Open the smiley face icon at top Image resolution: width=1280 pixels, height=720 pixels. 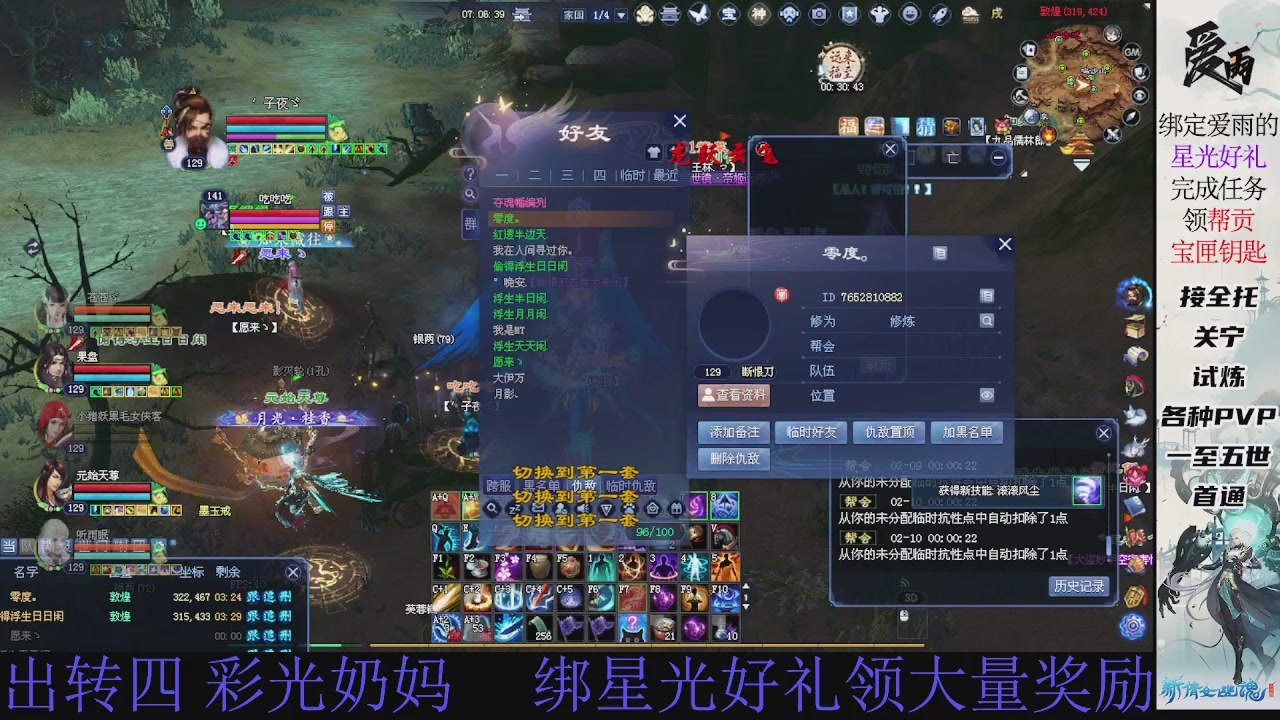click(x=909, y=13)
